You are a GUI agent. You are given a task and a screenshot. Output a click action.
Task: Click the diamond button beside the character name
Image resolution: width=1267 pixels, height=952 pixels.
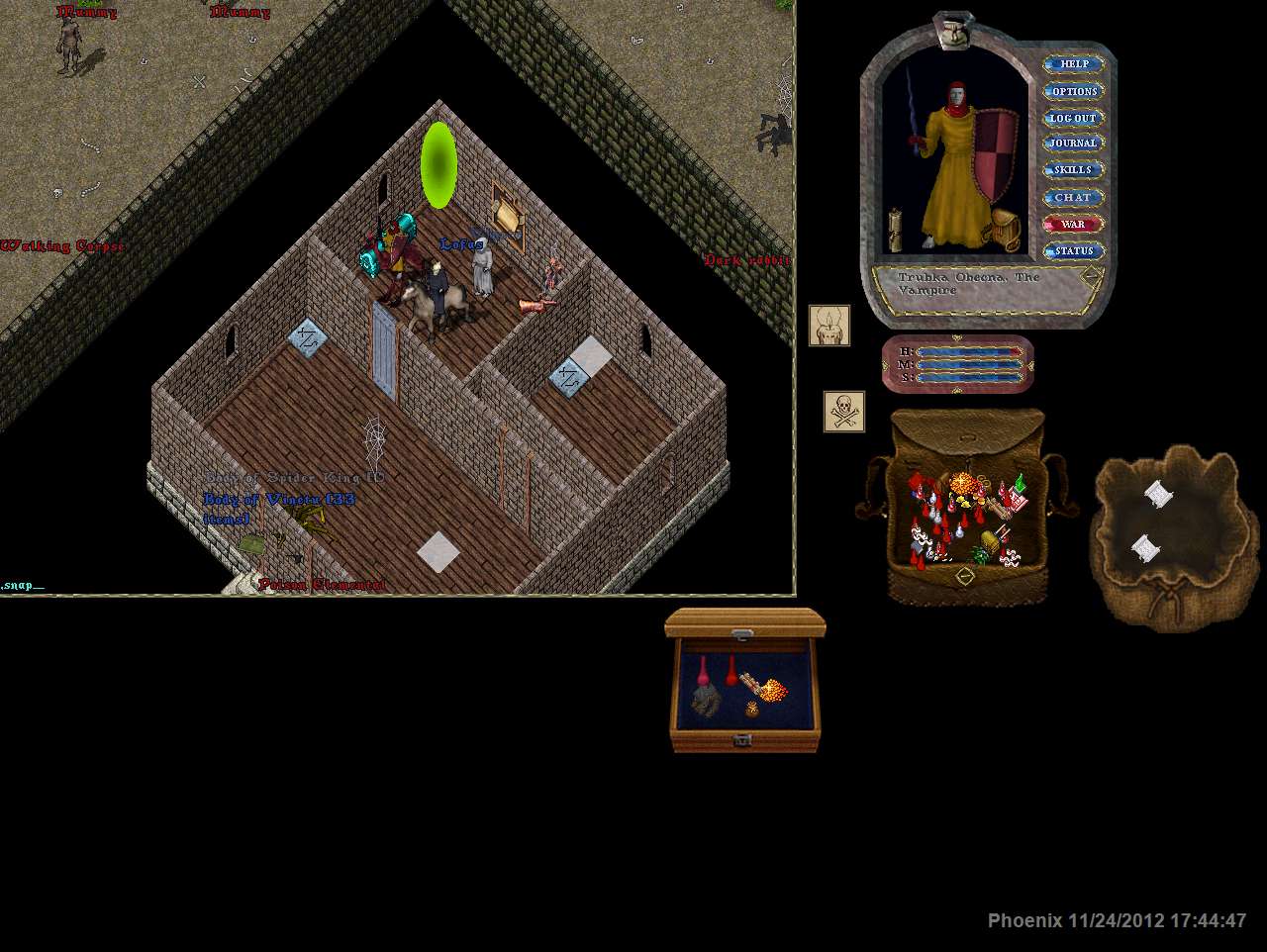pyautogui.click(x=1090, y=276)
